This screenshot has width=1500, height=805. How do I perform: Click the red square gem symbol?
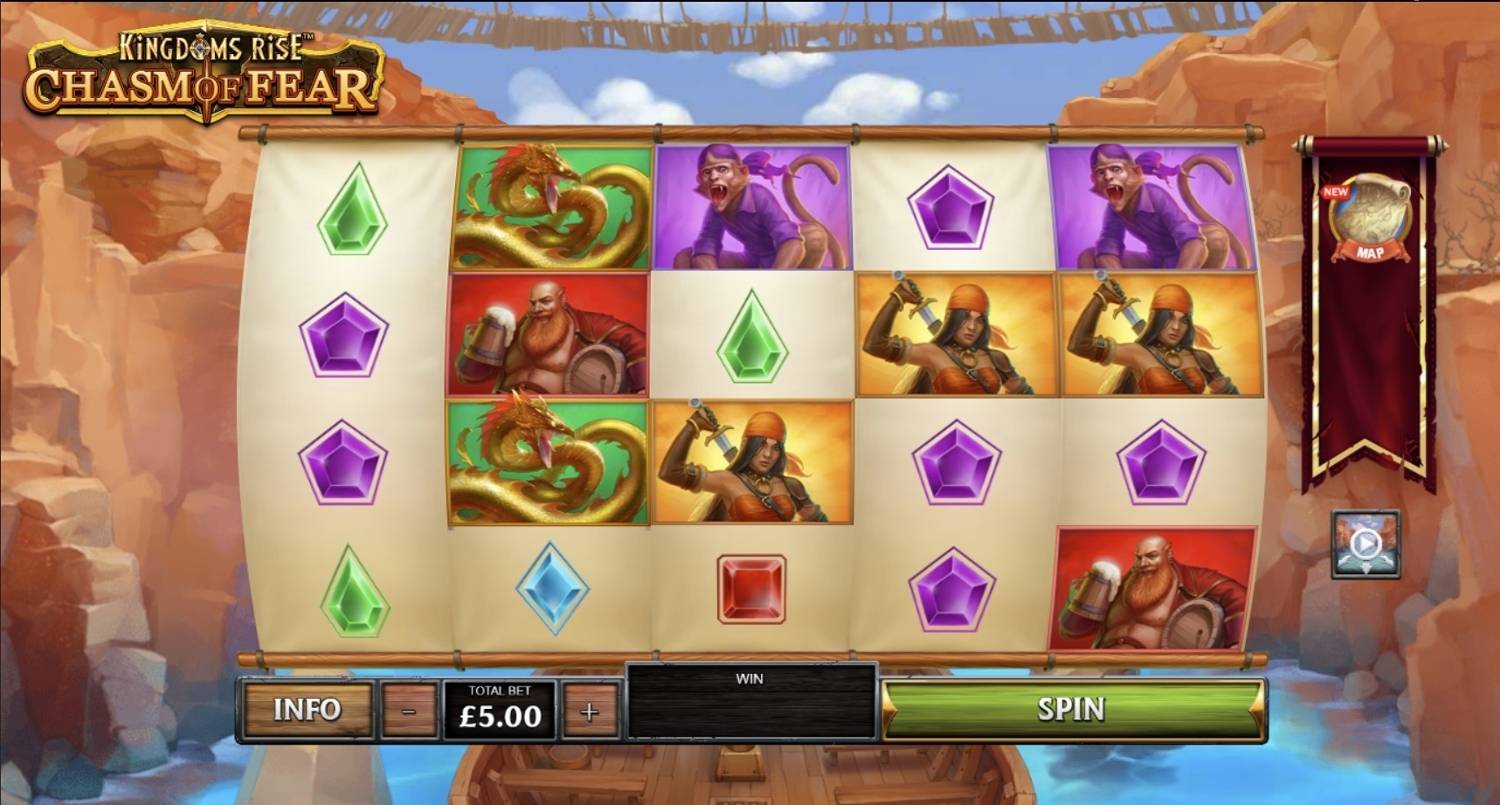(752, 590)
